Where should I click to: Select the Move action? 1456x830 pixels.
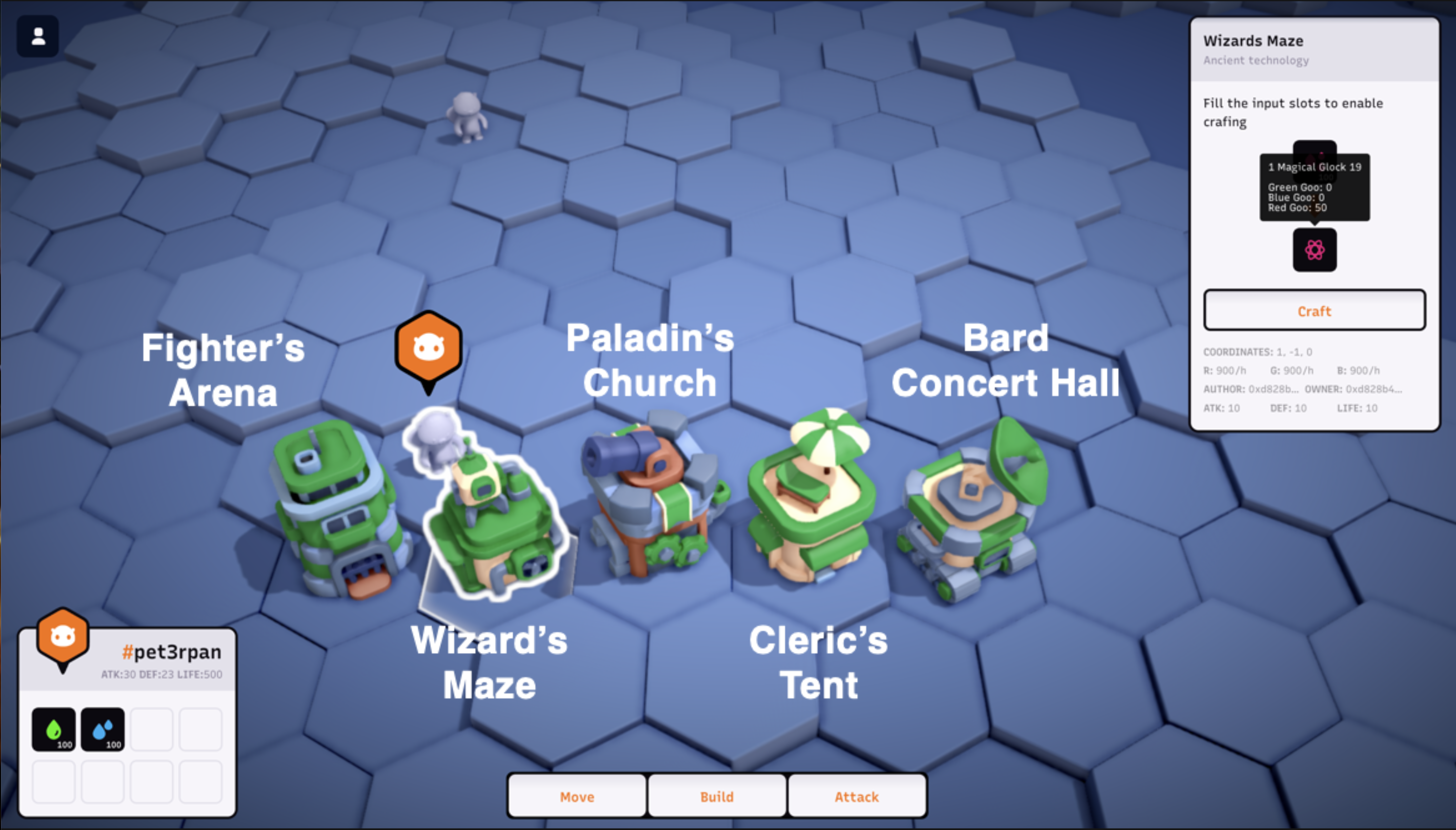pyautogui.click(x=576, y=796)
